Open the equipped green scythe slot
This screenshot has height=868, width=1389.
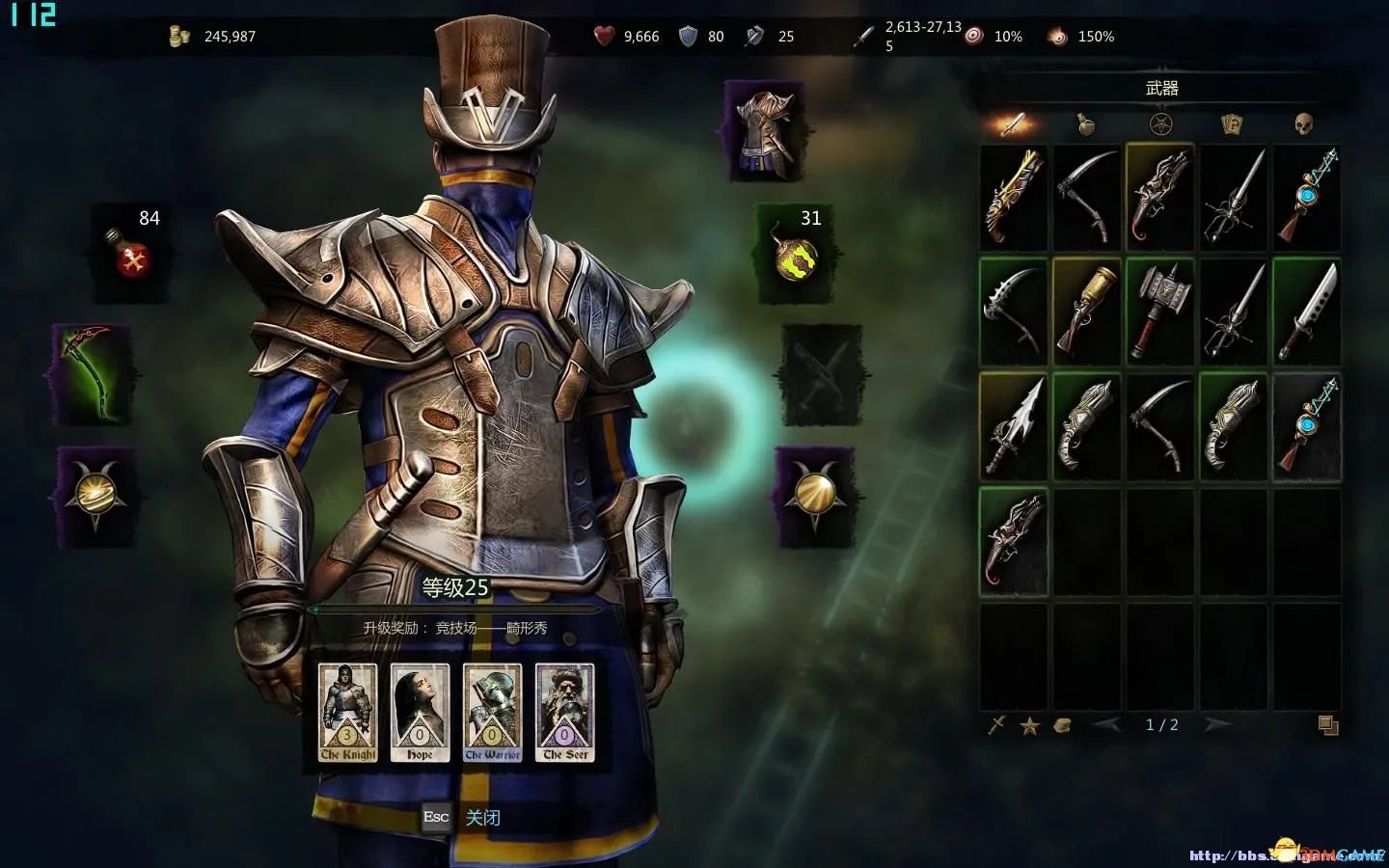(x=93, y=375)
